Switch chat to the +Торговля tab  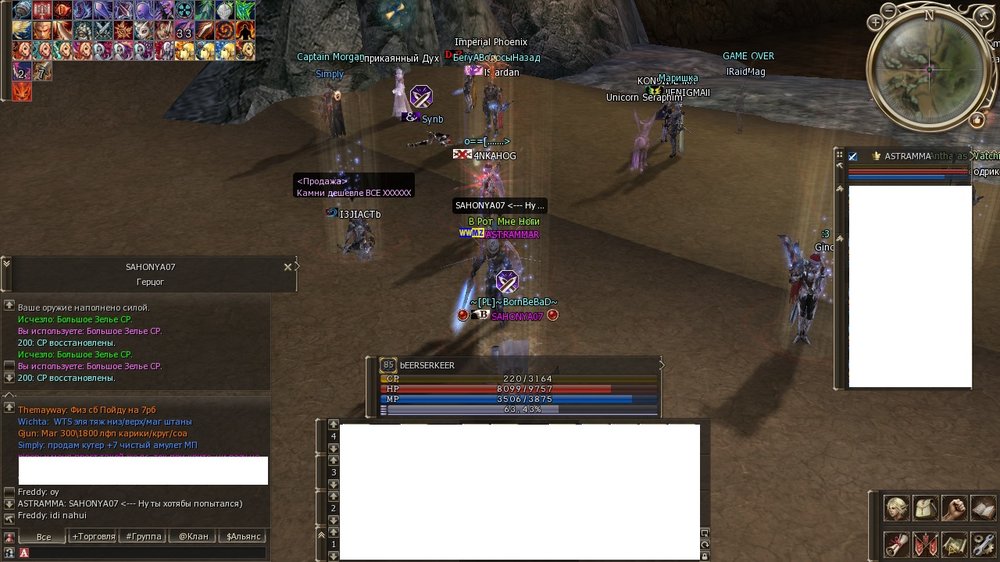[x=93, y=537]
